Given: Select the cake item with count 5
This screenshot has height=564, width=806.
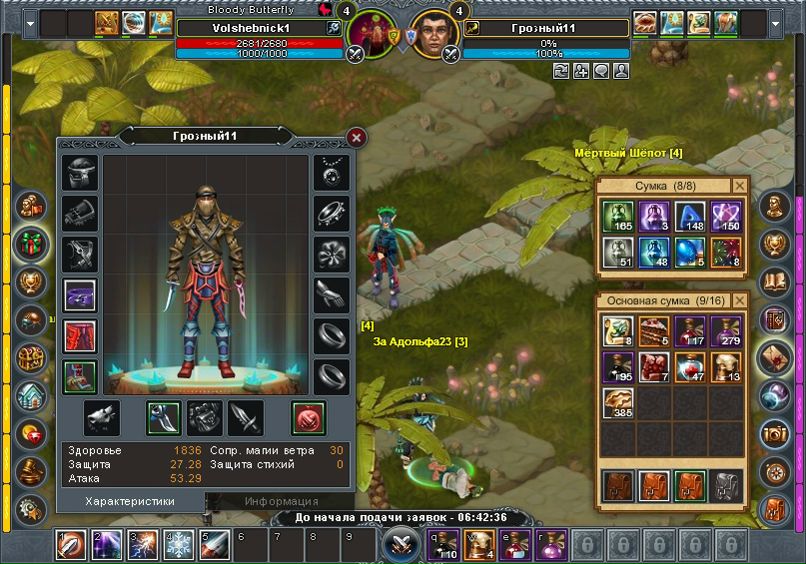Looking at the screenshot, I should coord(654,331).
